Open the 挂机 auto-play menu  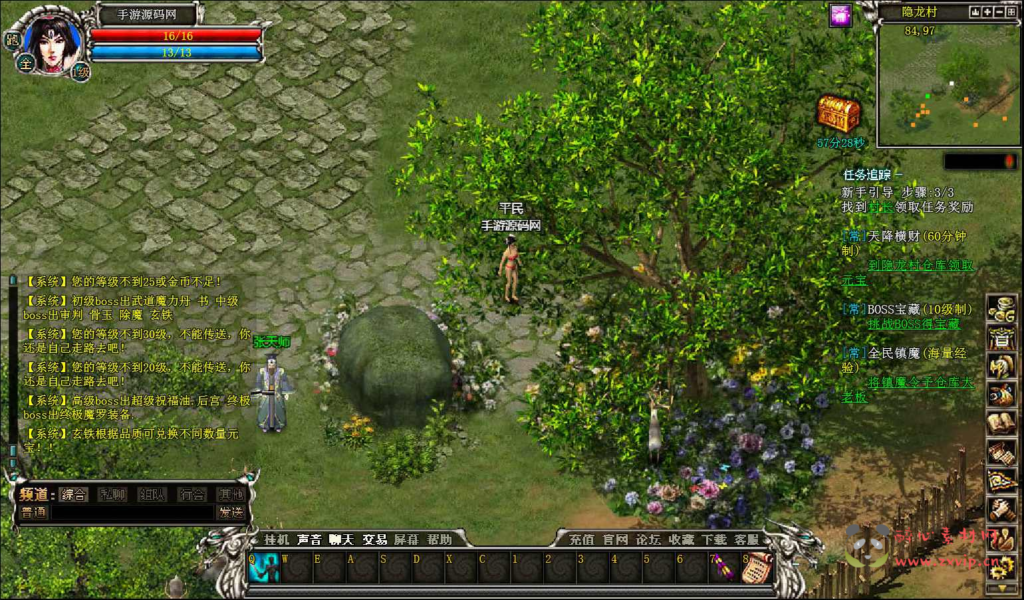pos(276,539)
